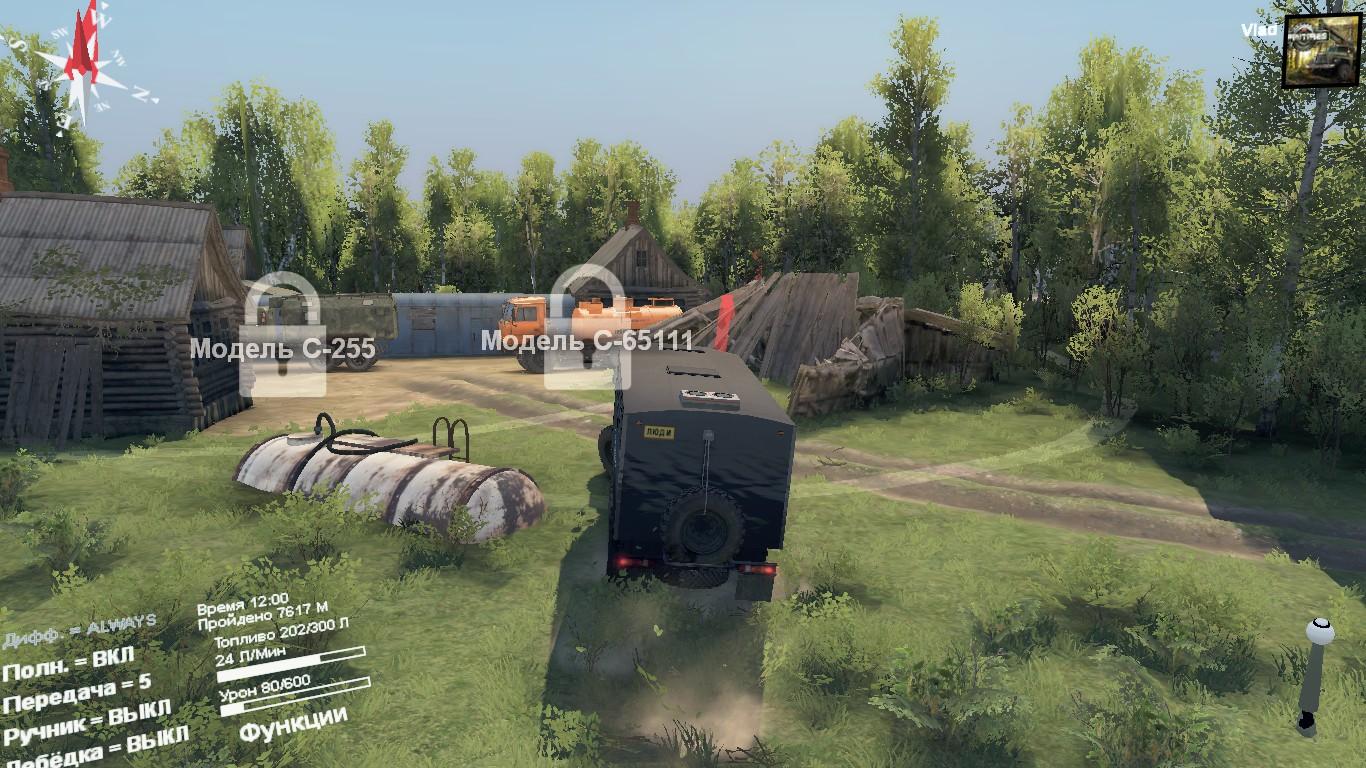Toggle the Дифф. differential lock setting
Screen dimensions: 1366x768
coord(78,630)
